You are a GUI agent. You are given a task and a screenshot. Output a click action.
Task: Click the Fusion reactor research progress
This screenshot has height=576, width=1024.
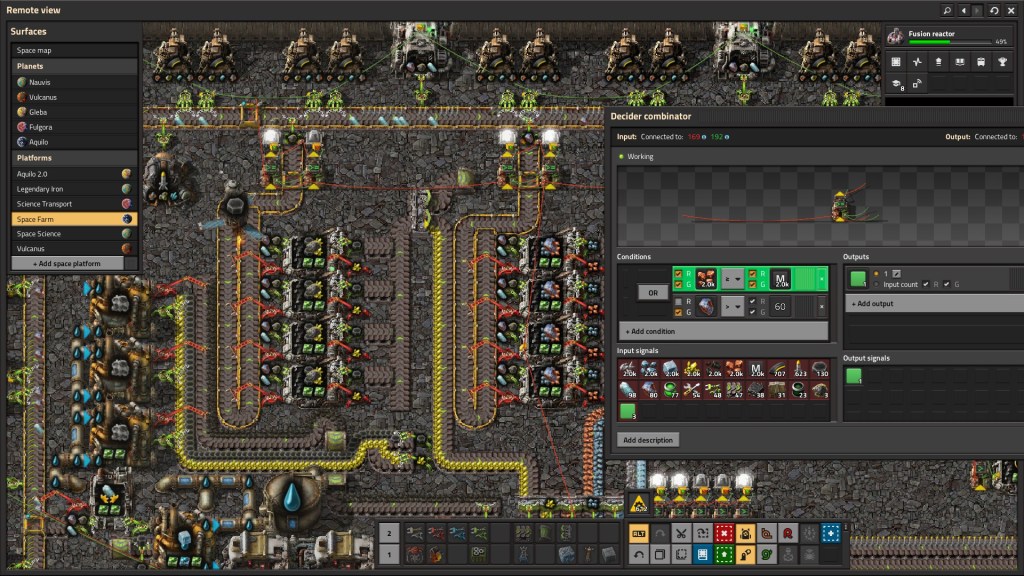[955, 38]
